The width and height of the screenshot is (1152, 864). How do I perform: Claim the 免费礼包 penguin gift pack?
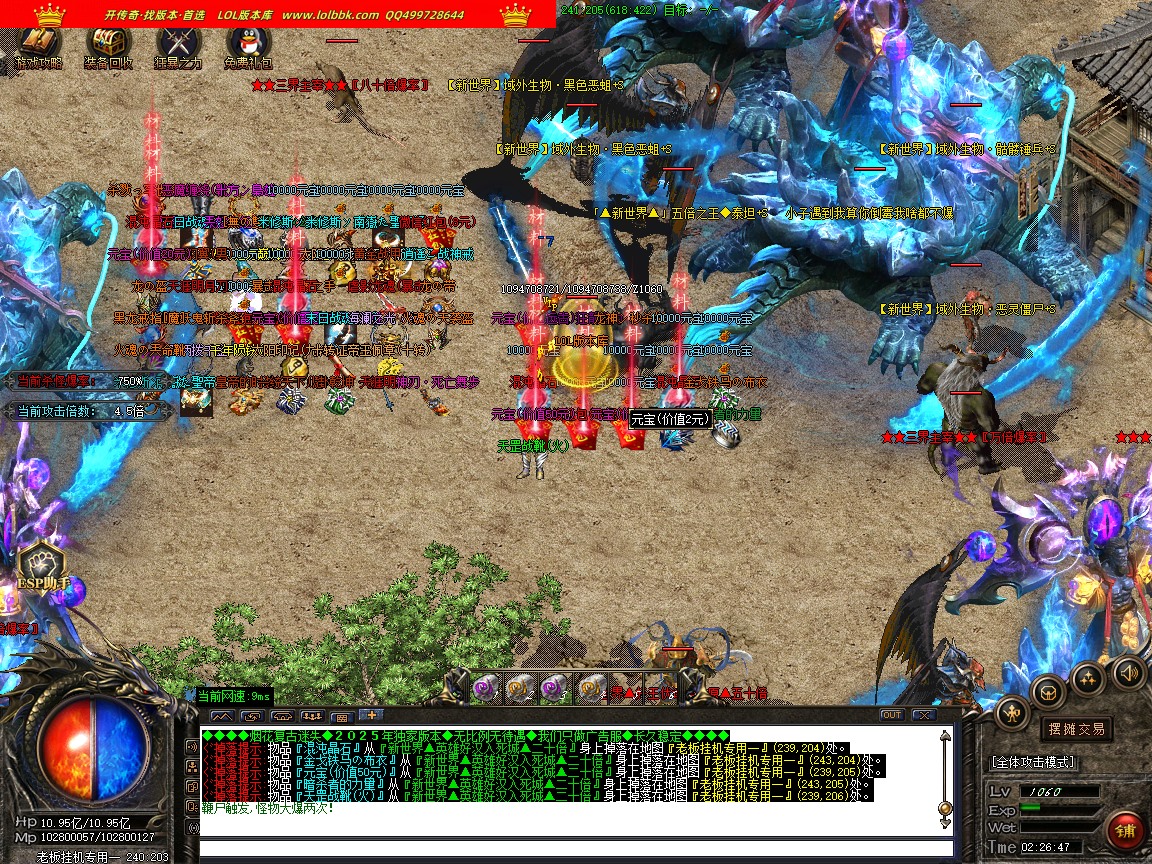tap(248, 45)
